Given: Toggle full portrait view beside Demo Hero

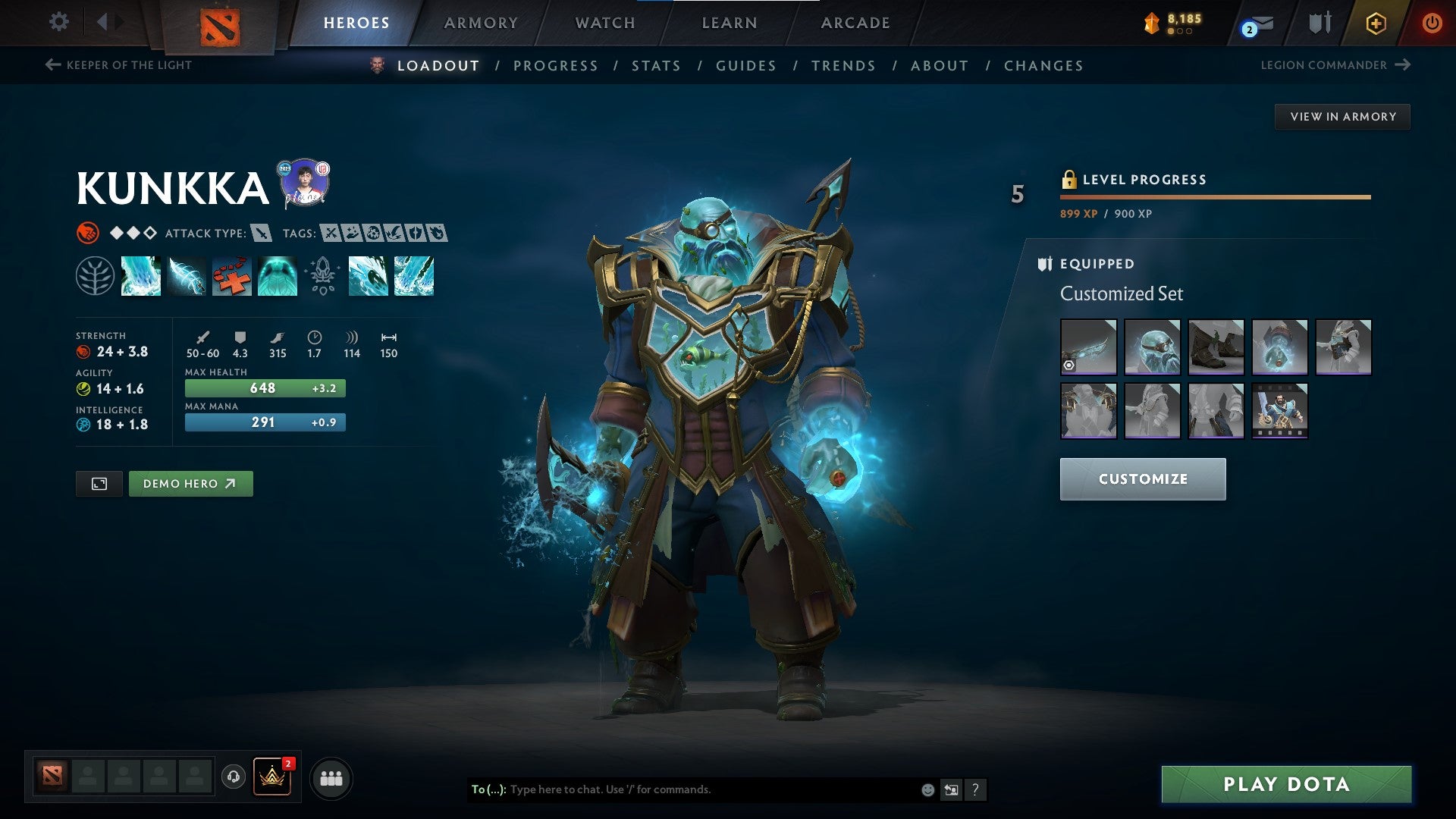Looking at the screenshot, I should (x=101, y=483).
